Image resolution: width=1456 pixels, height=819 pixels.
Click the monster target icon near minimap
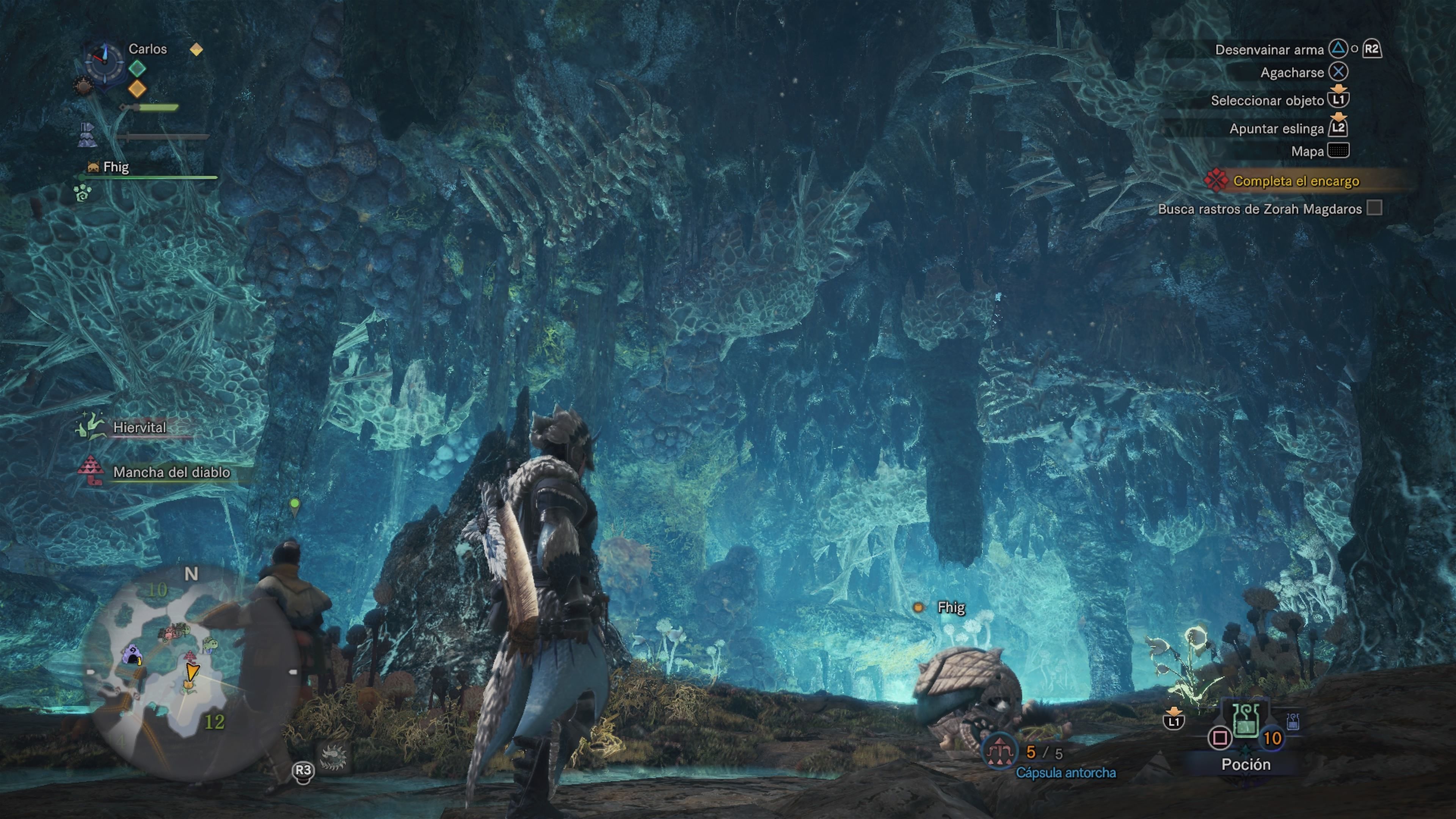click(x=333, y=756)
